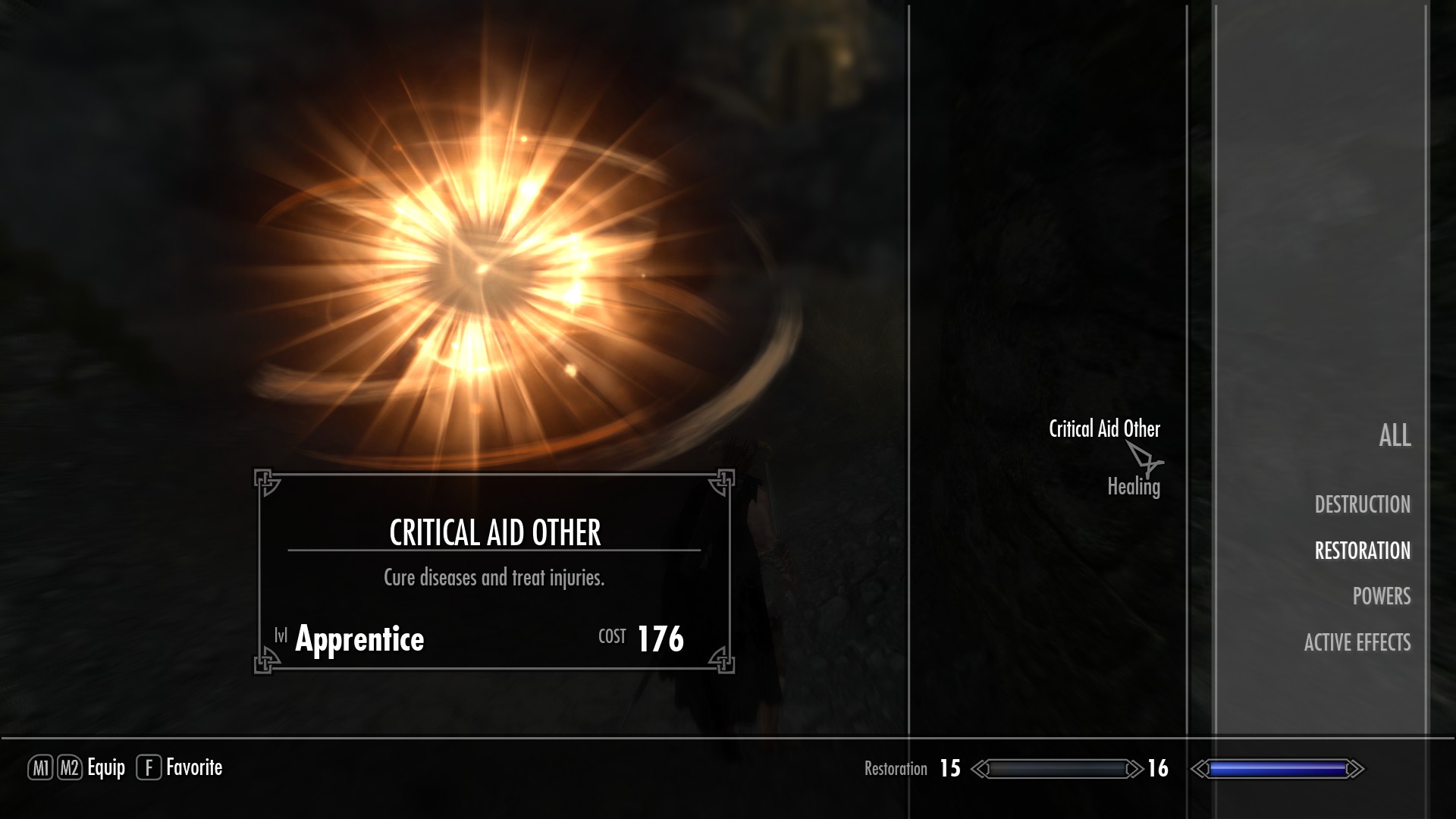Switch to the Restoration category
The height and width of the screenshot is (819, 1456).
pyautogui.click(x=1362, y=551)
